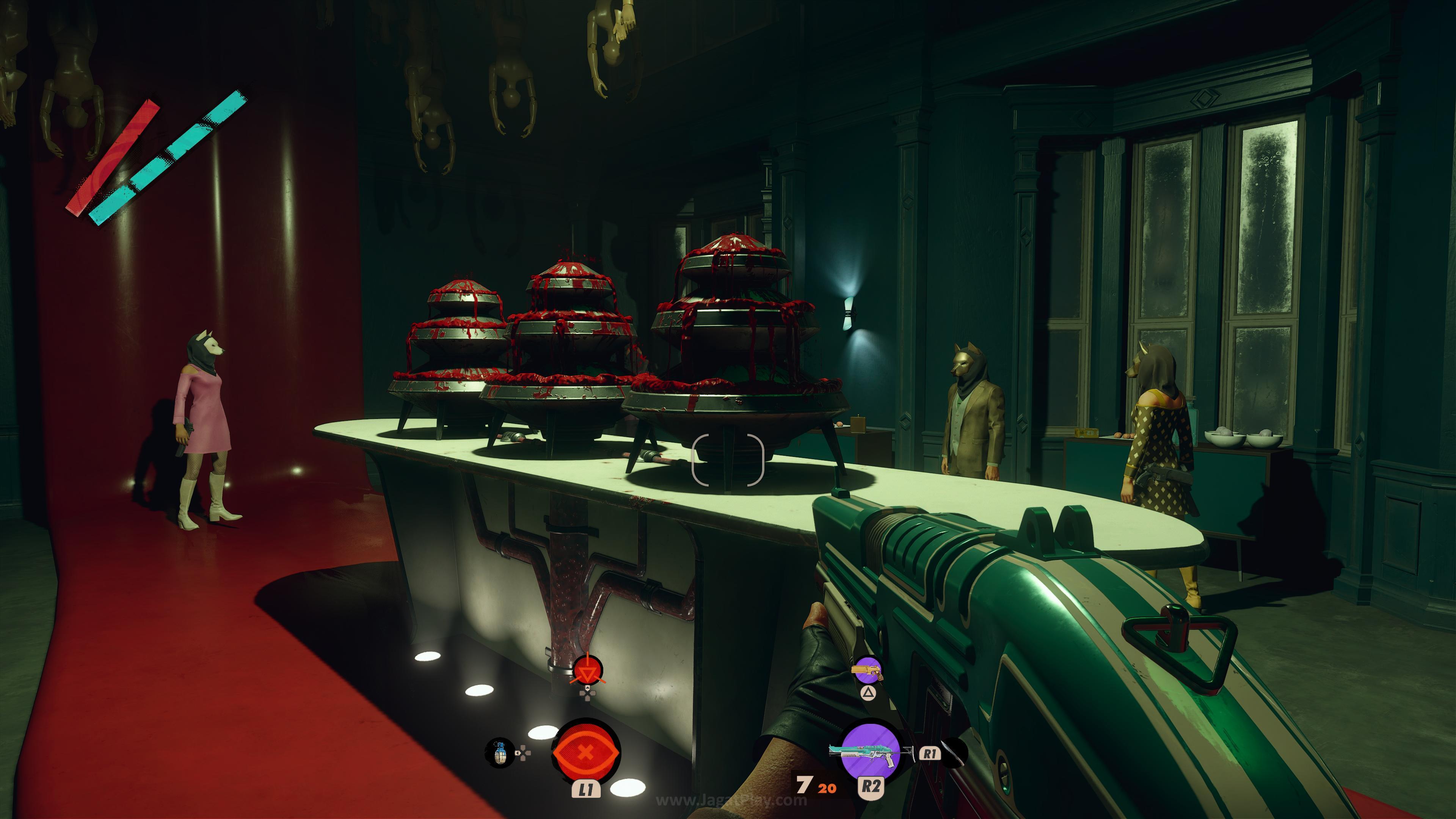The height and width of the screenshot is (819, 1456).
Task: Click the machete melee icon
Action: (x=954, y=753)
